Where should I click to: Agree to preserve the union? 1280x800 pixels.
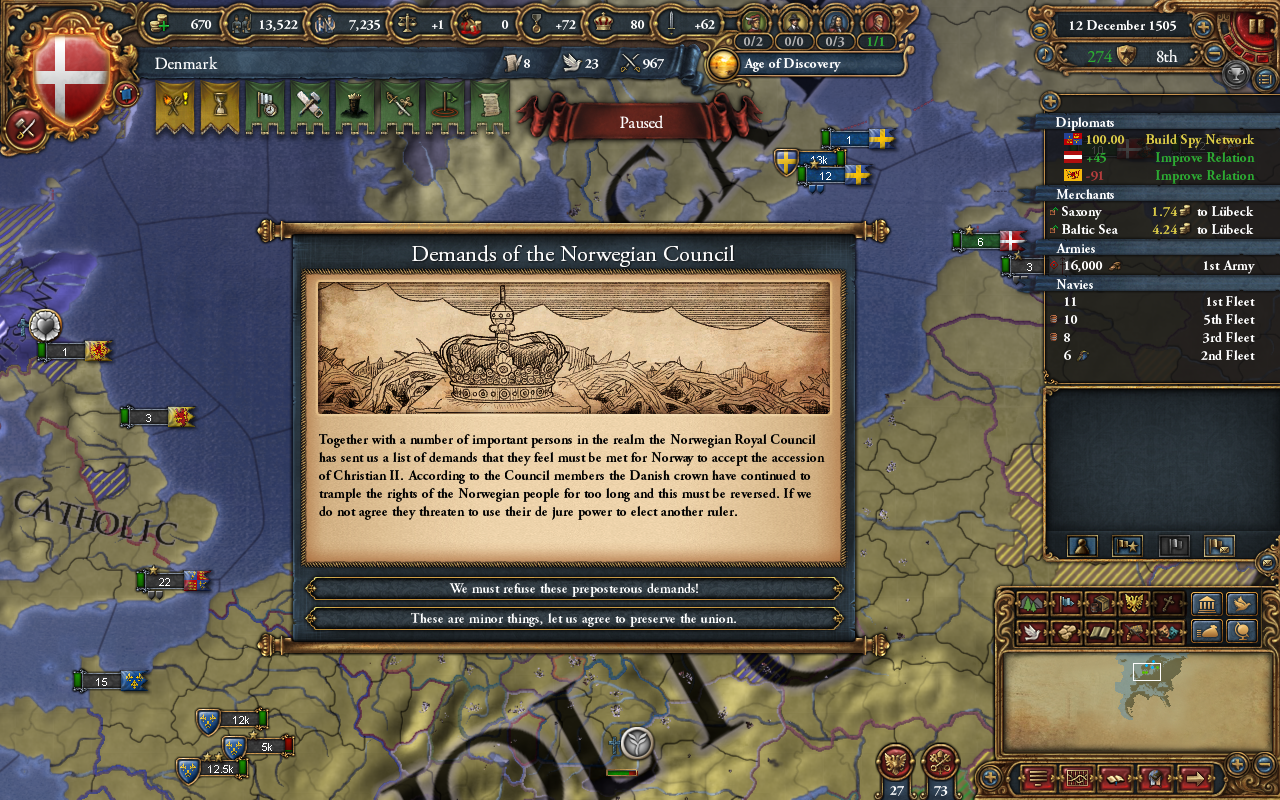575,618
